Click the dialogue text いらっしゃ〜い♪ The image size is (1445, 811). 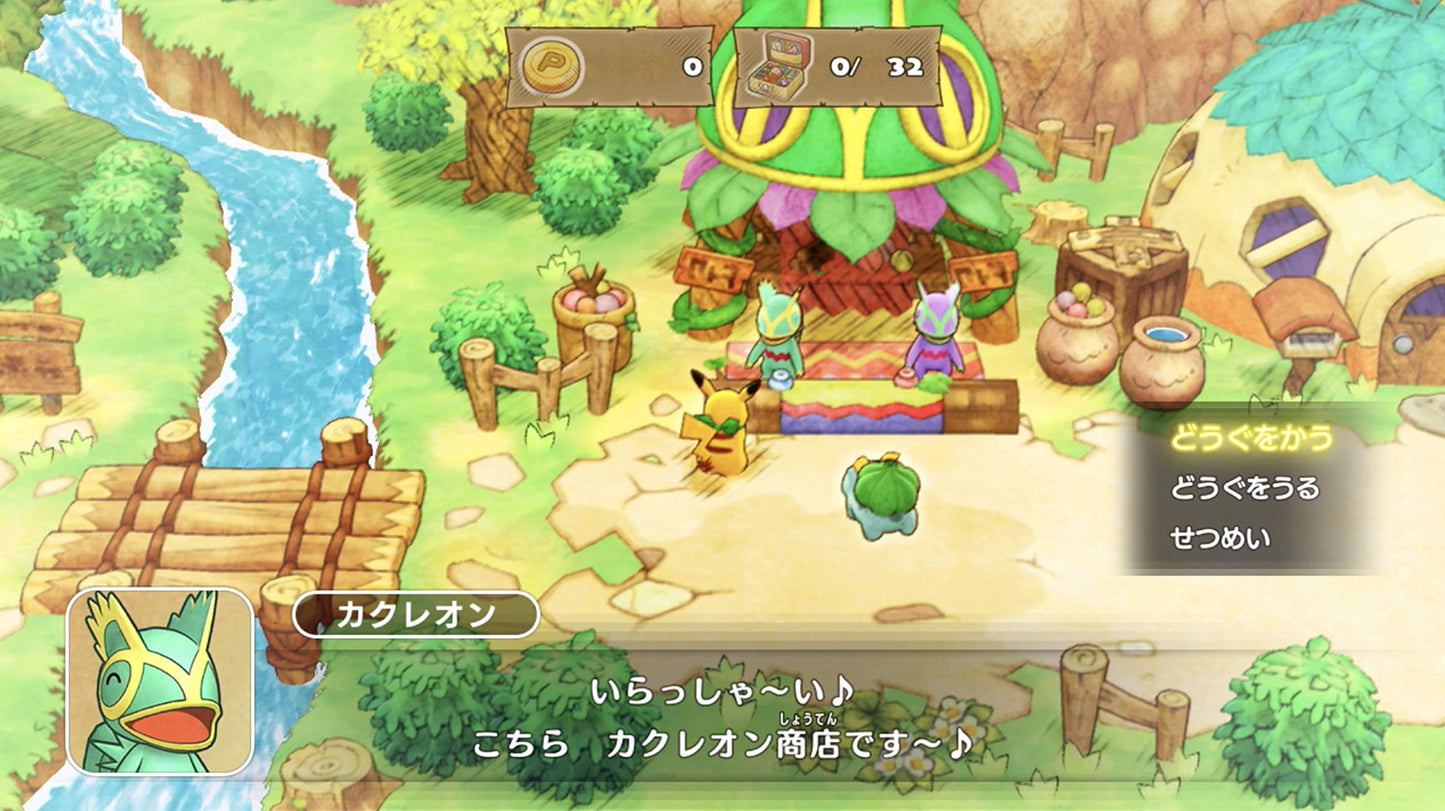point(720,690)
